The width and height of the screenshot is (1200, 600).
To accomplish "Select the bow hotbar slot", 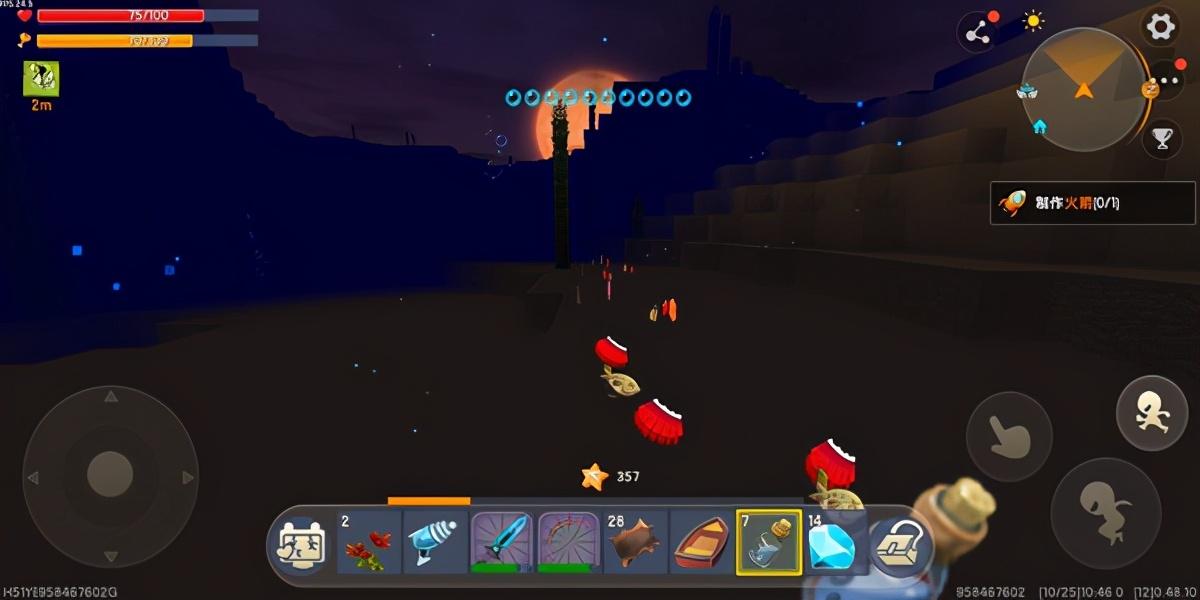I will [x=568, y=543].
